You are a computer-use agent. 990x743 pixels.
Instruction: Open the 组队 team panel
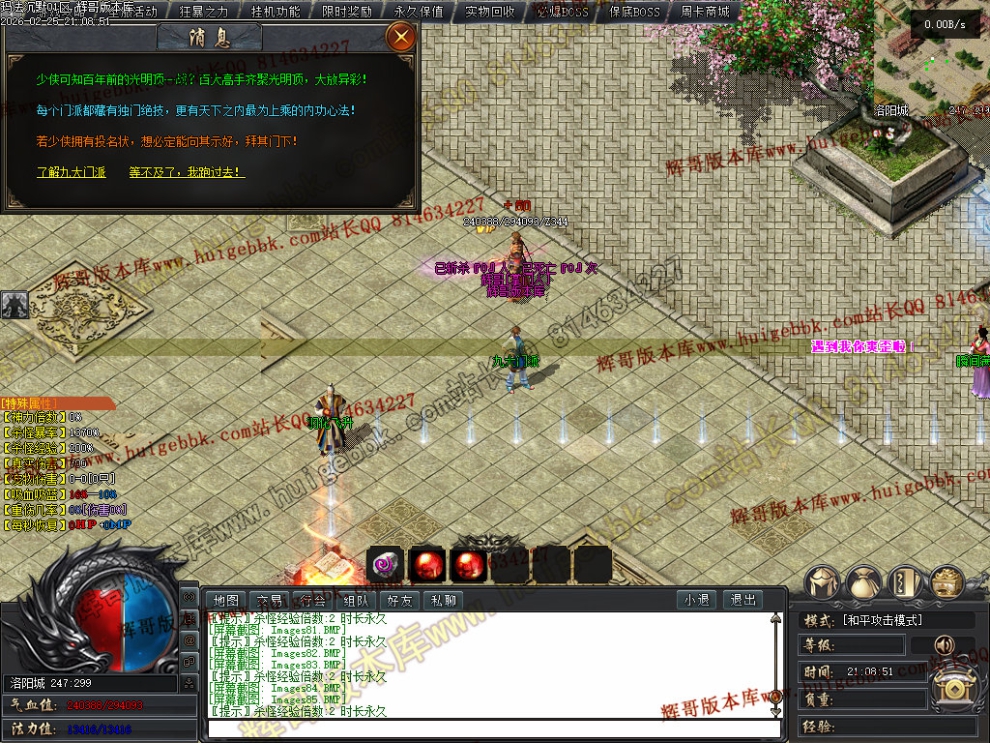pos(355,600)
